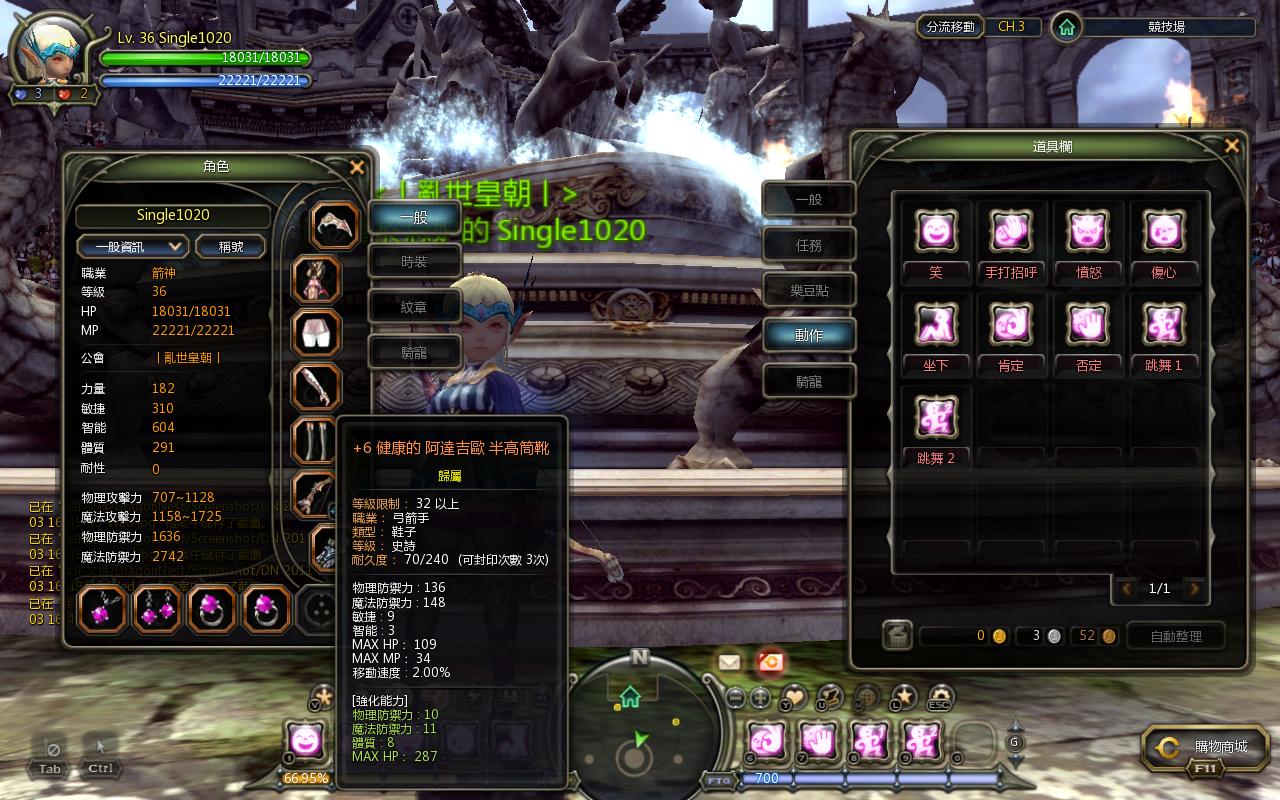This screenshot has height=800, width=1280.
Task: Choose the 憤怒 angry emote
Action: click(x=1088, y=232)
